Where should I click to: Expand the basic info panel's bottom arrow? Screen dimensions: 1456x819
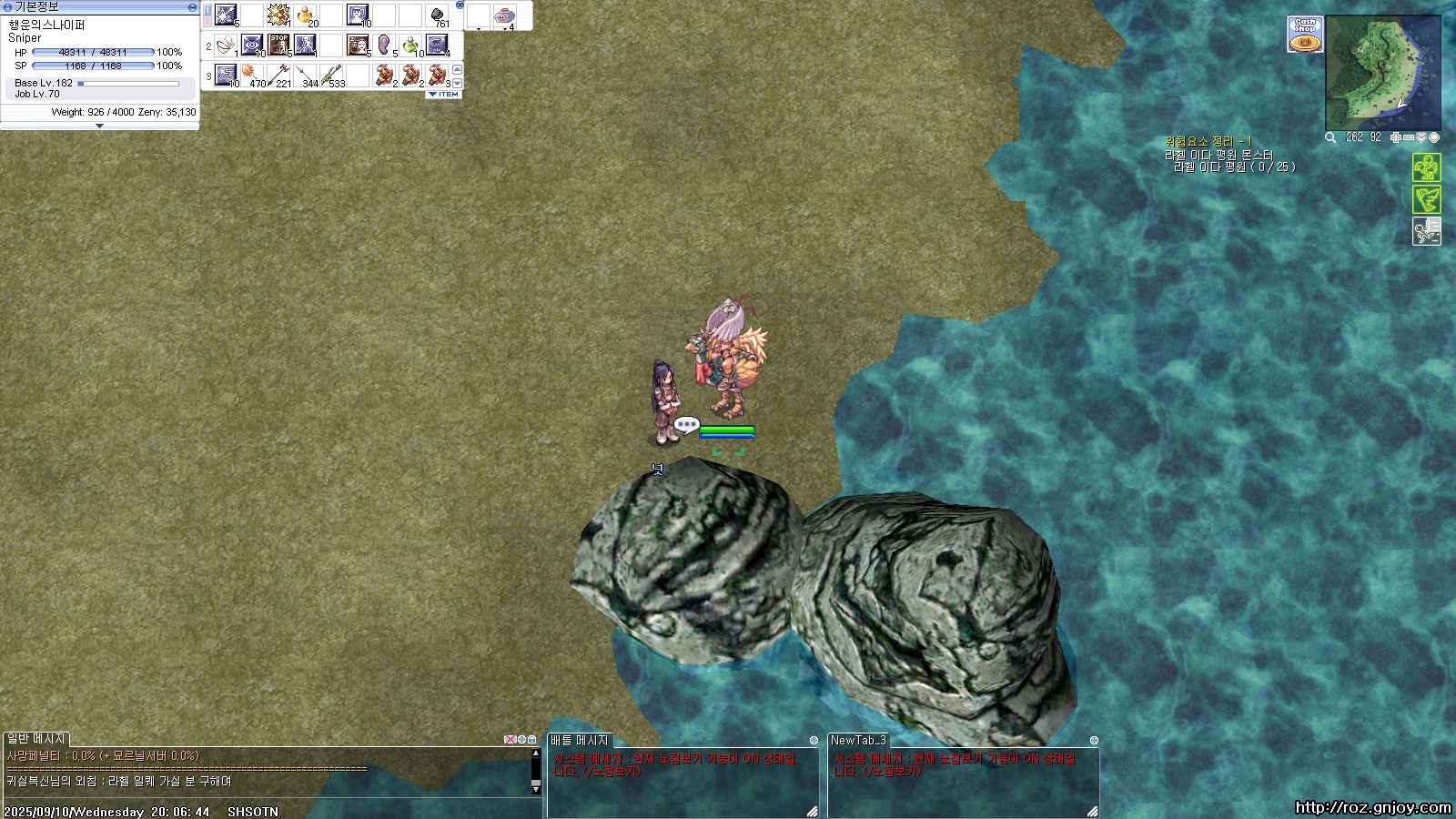pos(99,126)
